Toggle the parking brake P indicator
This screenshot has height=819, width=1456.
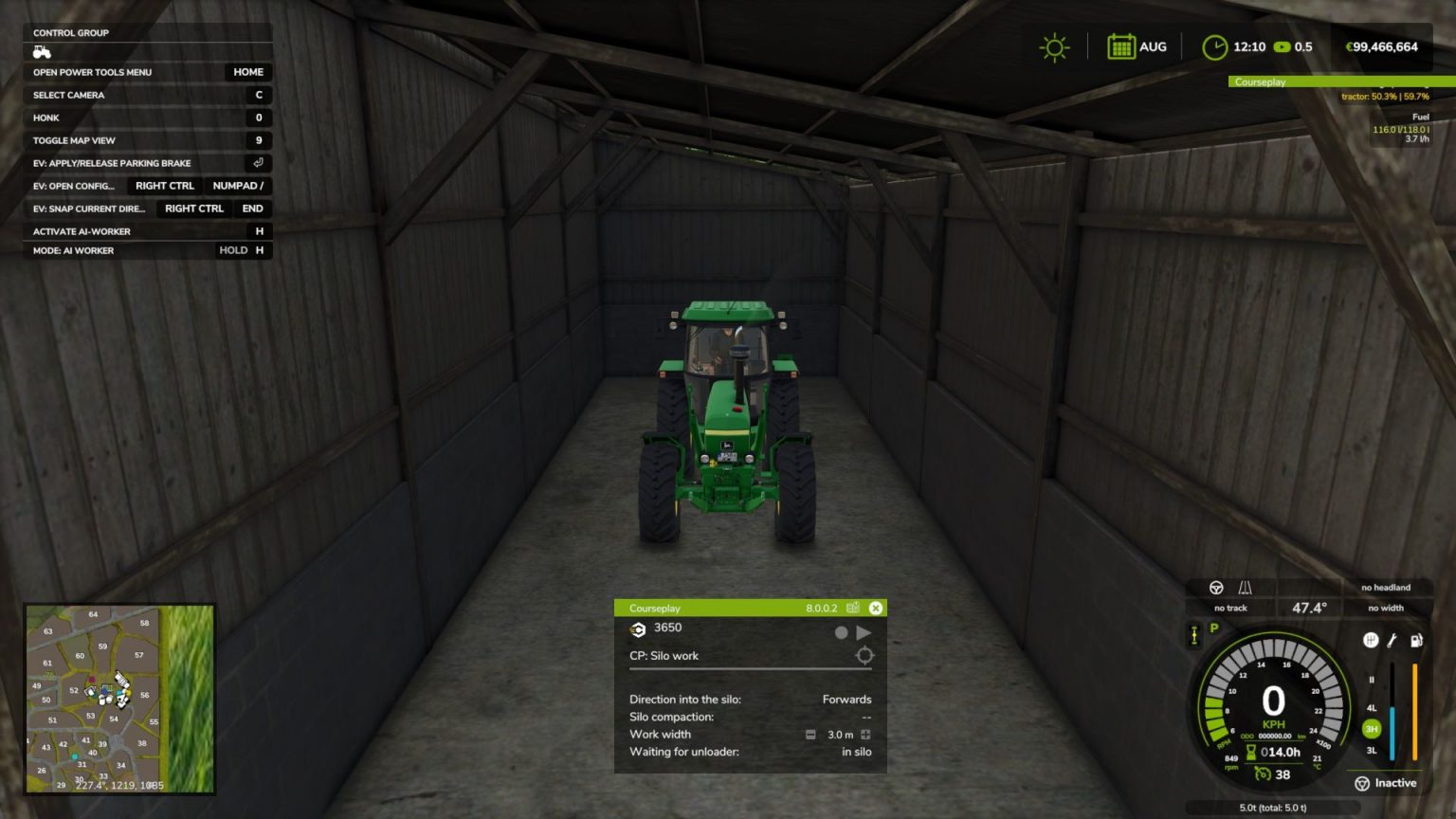pyautogui.click(x=1214, y=628)
